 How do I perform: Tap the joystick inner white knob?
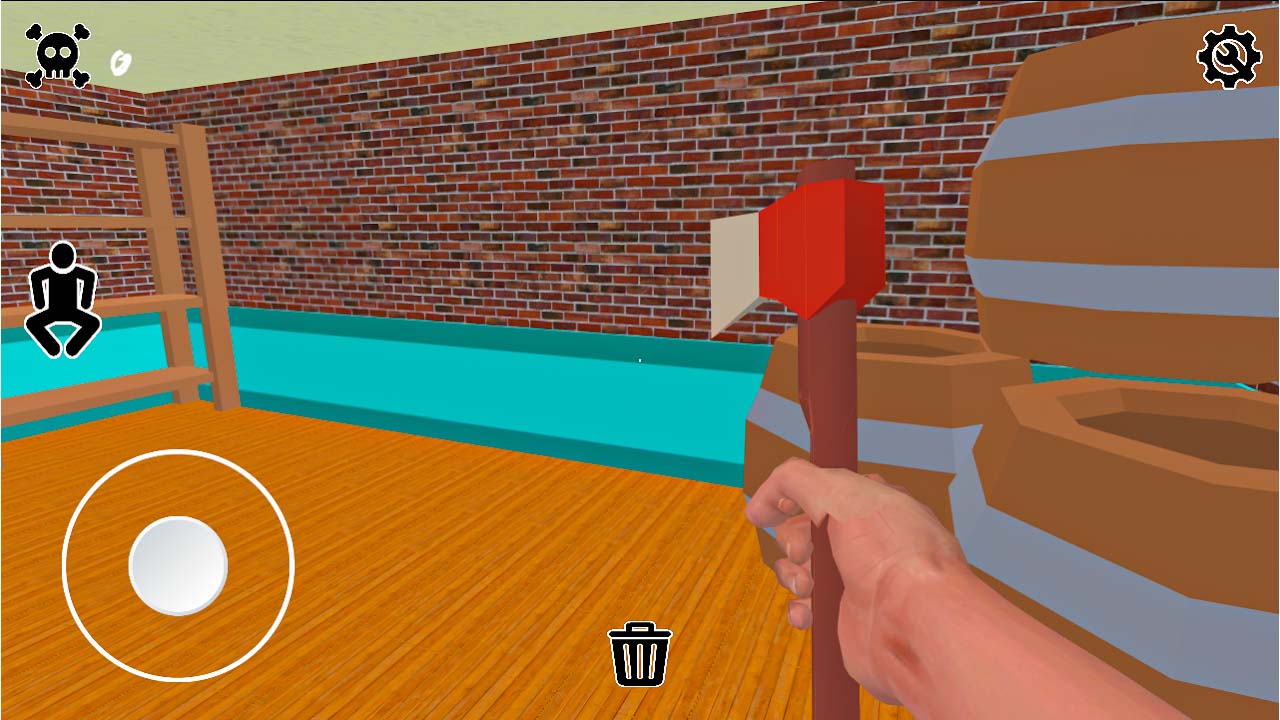click(x=178, y=565)
